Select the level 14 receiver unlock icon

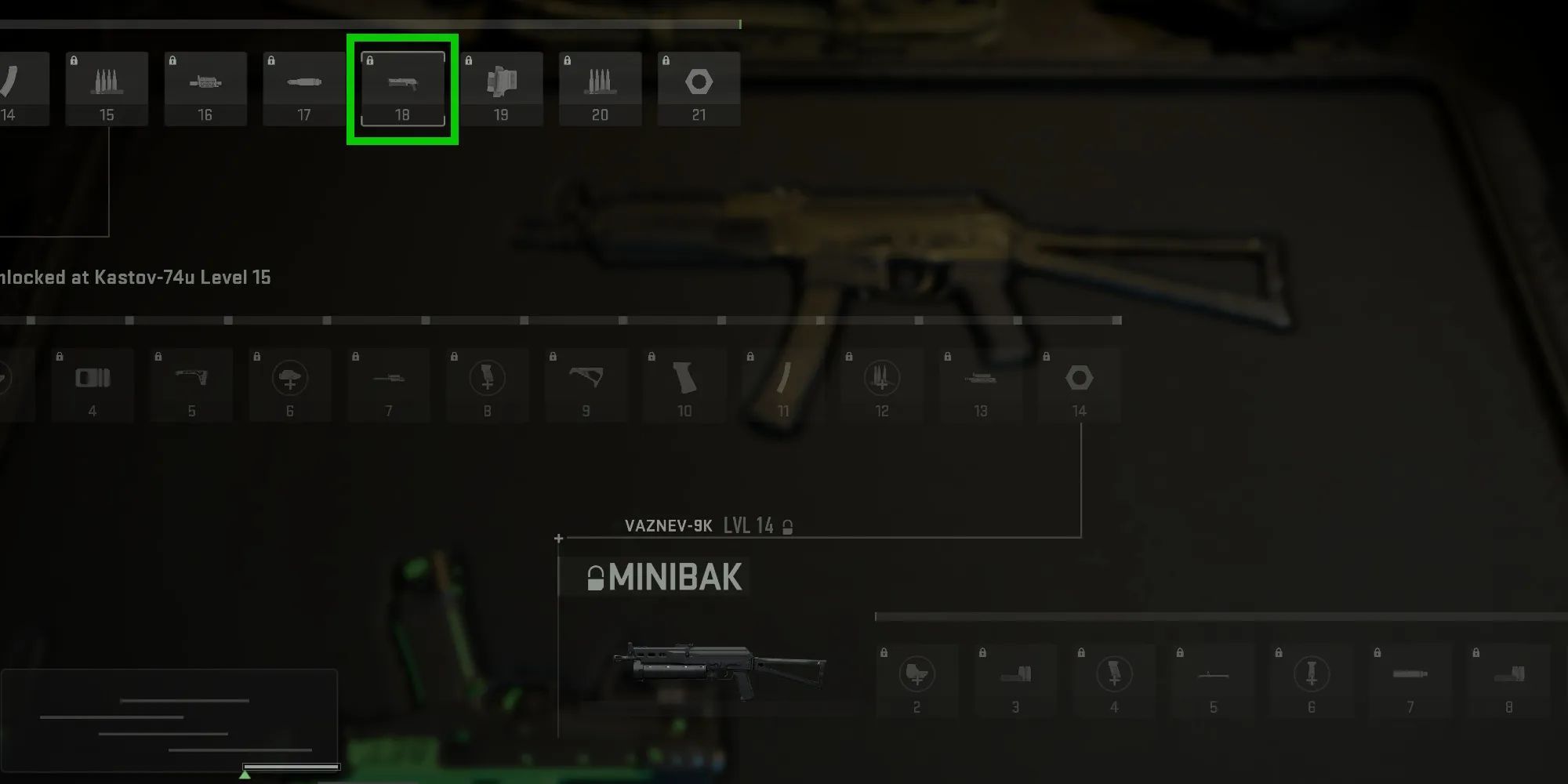(1080, 384)
